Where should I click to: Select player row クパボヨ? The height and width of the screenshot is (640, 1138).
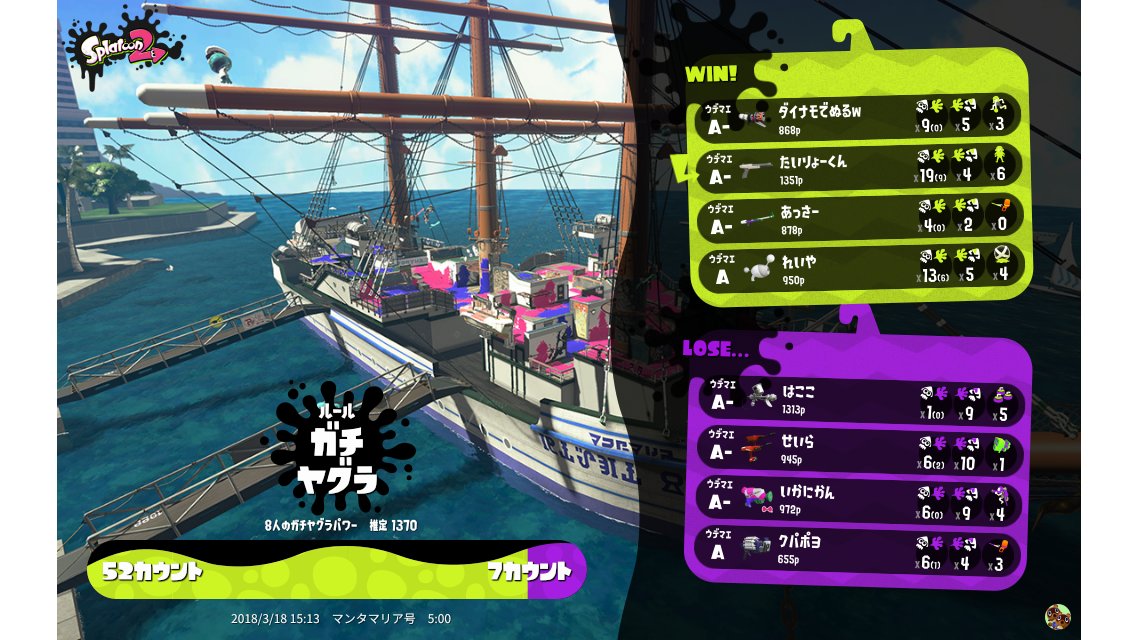858,548
